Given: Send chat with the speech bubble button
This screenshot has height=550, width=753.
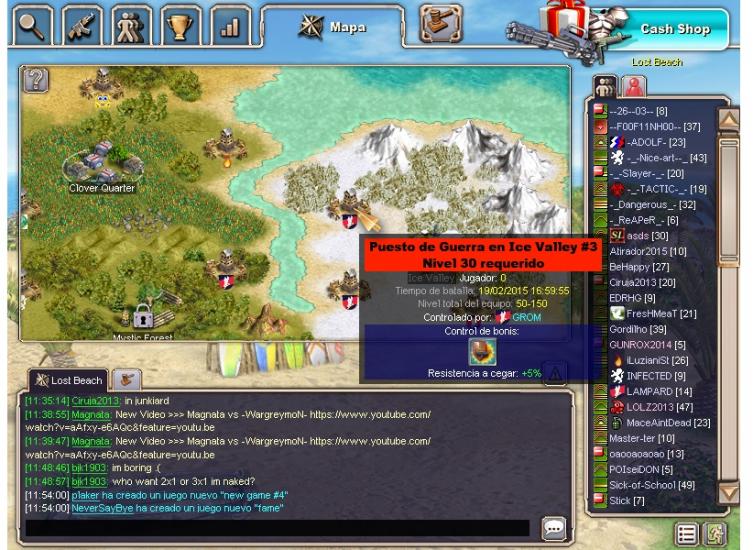Looking at the screenshot, I should tap(553, 527).
